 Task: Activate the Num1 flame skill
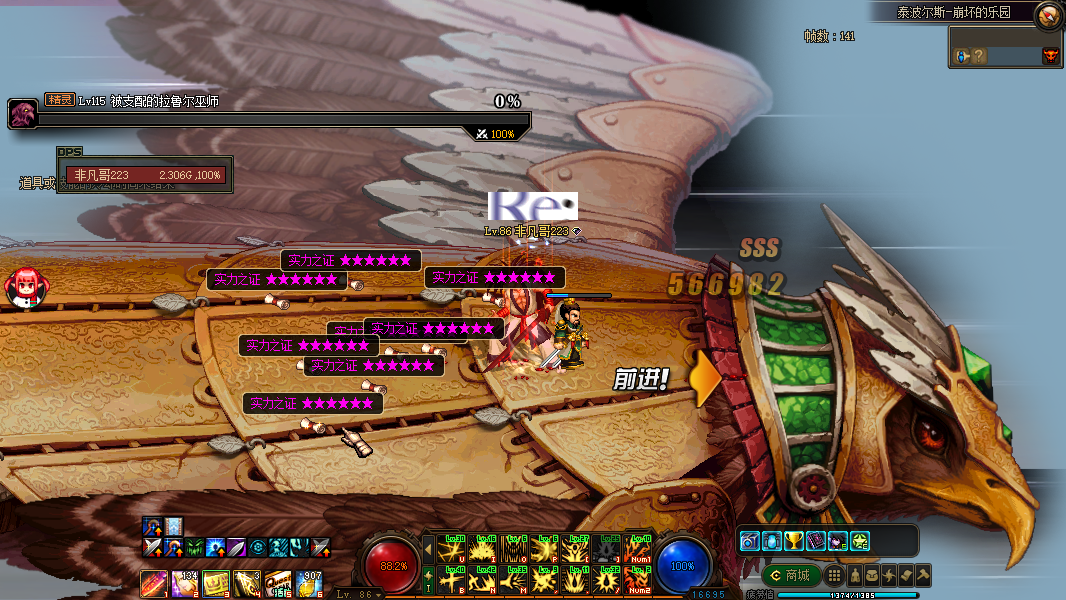[x=638, y=549]
